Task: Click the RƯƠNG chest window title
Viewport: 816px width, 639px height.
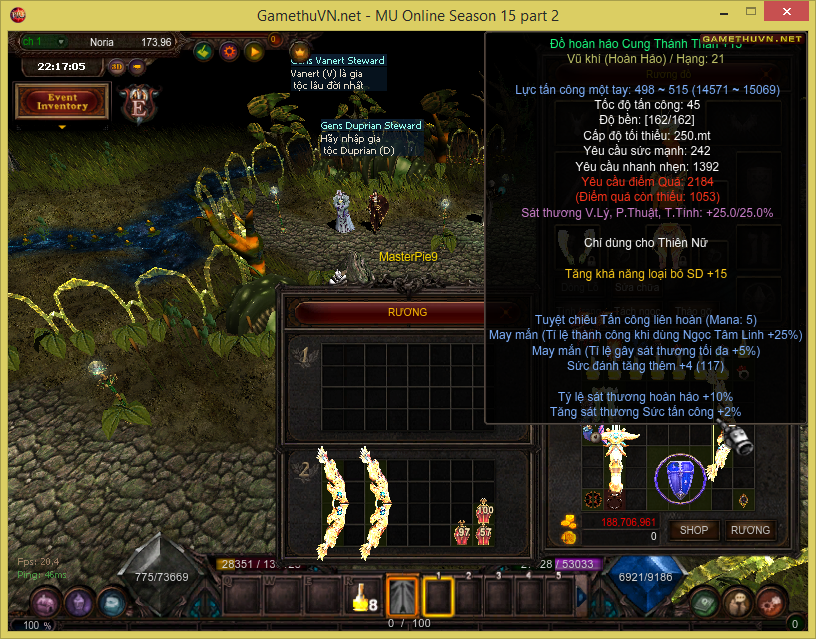Action: [x=407, y=312]
